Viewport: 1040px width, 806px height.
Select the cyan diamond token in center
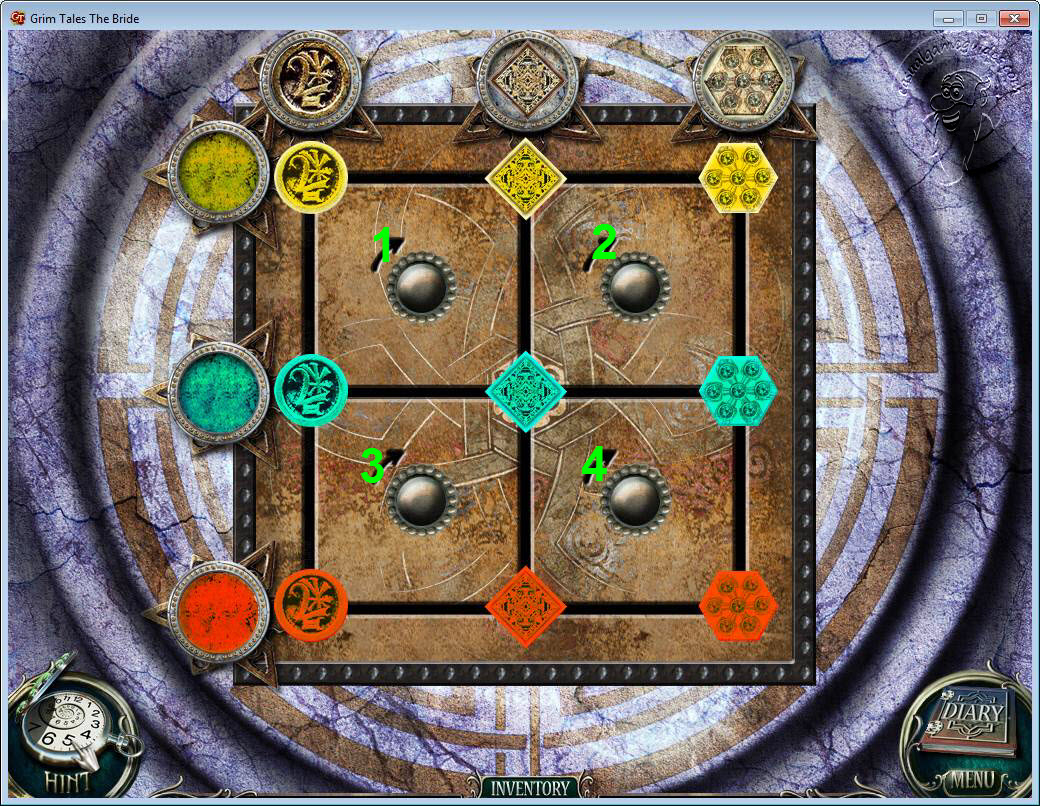[x=526, y=390]
